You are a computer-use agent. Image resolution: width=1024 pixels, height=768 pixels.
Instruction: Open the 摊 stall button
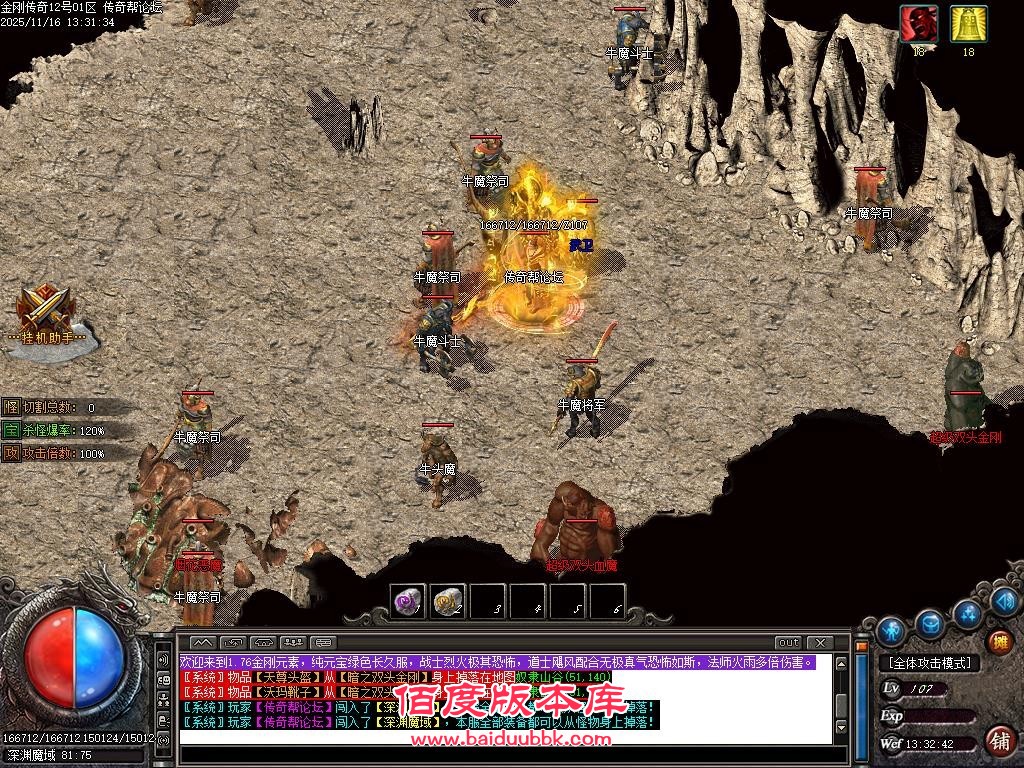pyautogui.click(x=998, y=641)
